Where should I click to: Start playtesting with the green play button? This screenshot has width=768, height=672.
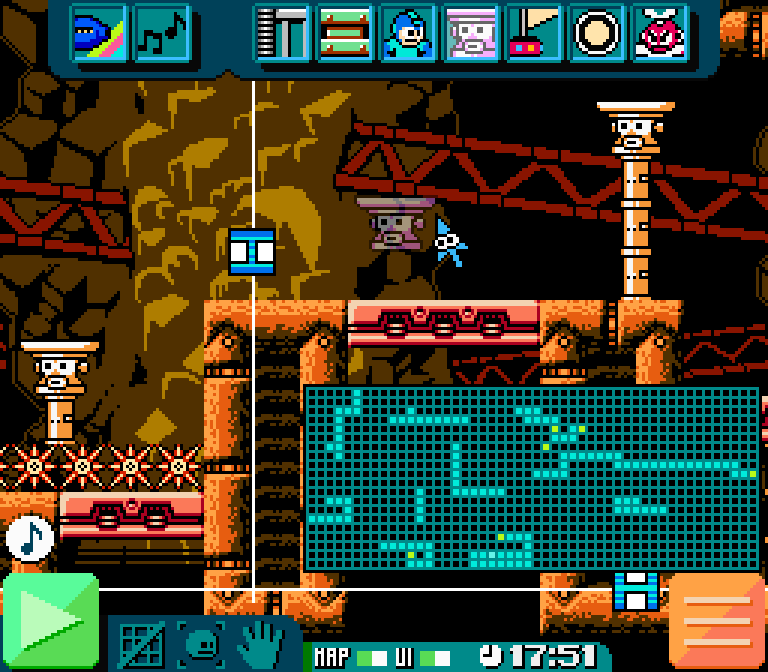[50, 621]
